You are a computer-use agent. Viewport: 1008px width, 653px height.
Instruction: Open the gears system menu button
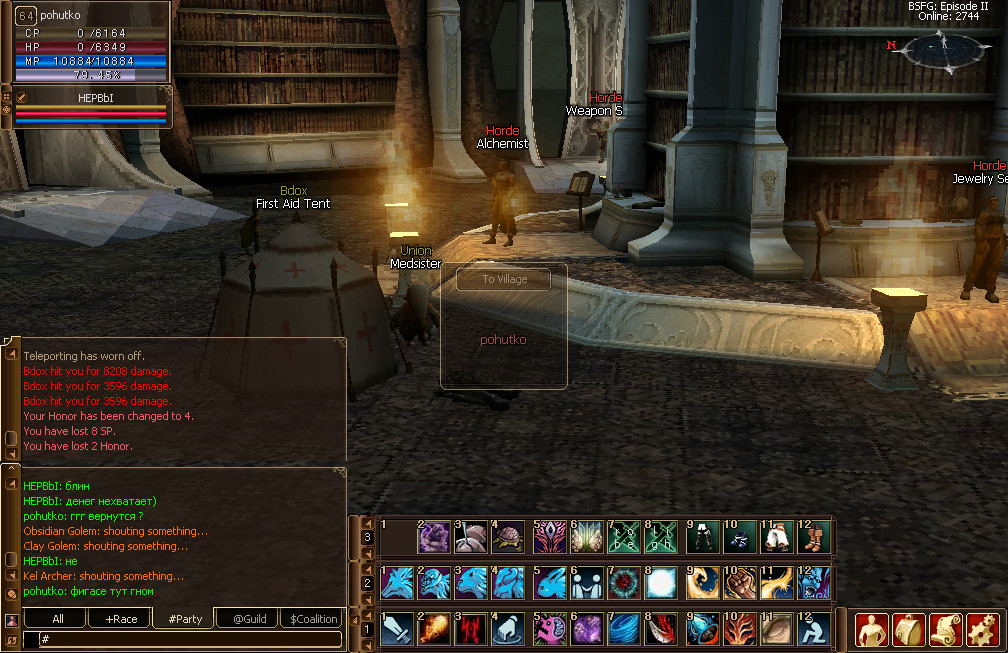(x=982, y=629)
